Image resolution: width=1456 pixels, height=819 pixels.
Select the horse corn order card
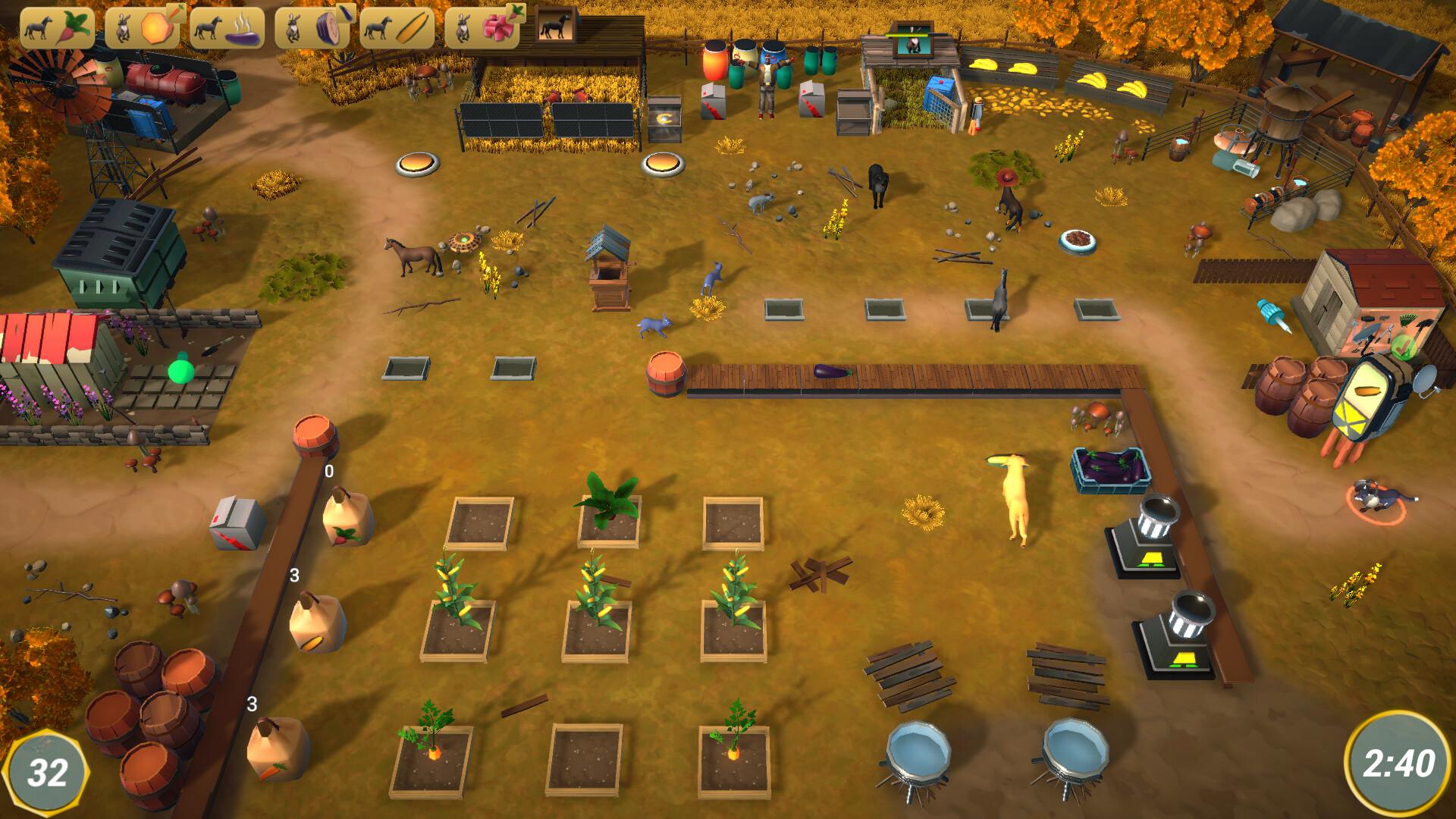pyautogui.click(x=397, y=27)
